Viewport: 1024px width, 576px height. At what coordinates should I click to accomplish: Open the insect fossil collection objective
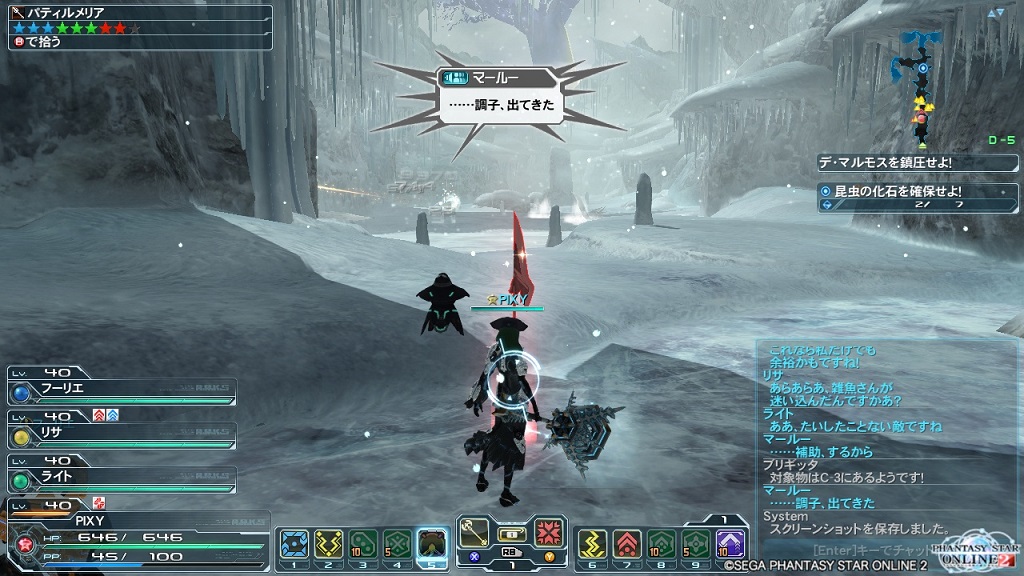click(x=916, y=196)
